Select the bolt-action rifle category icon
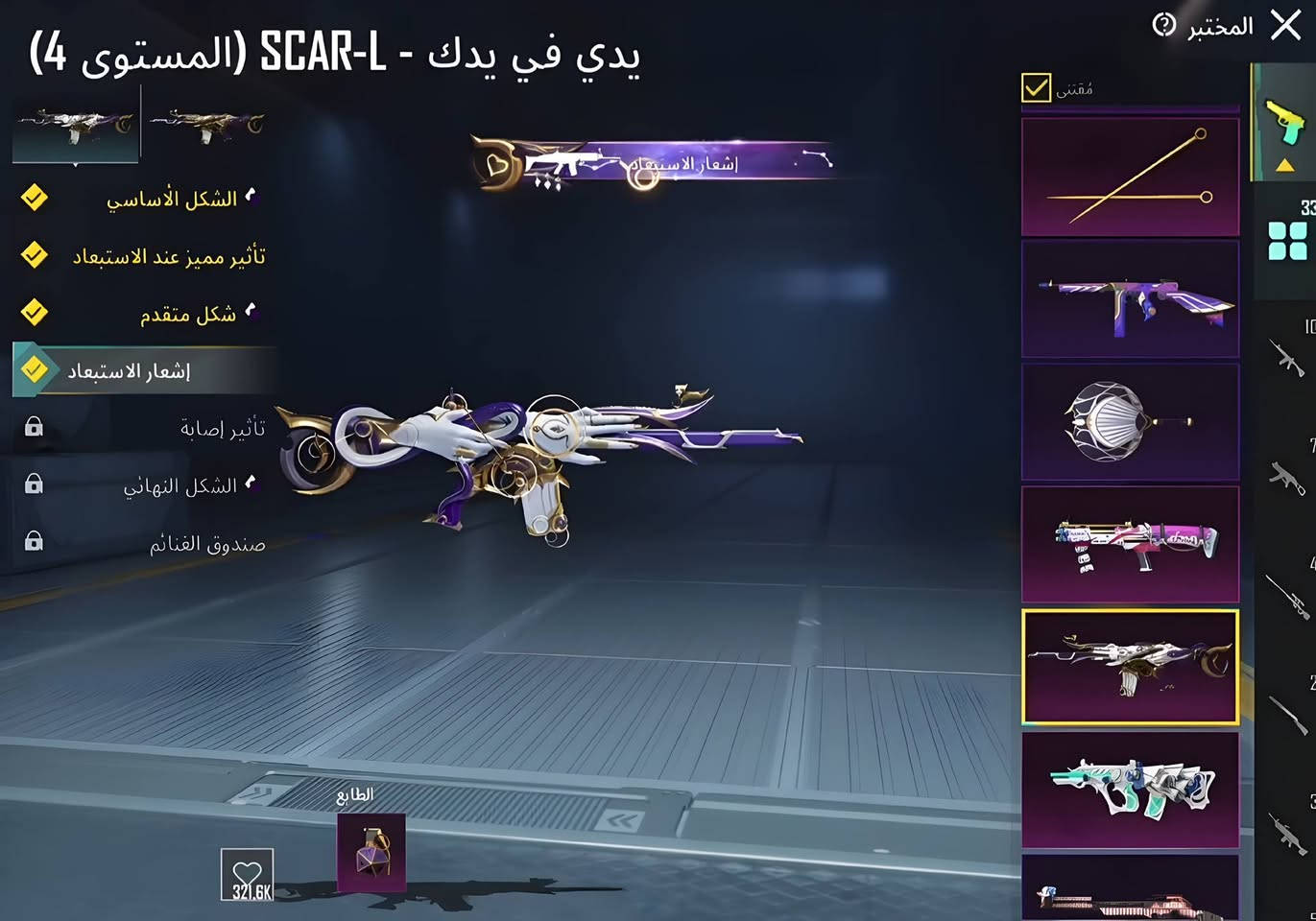Image resolution: width=1316 pixels, height=921 pixels. (1286, 715)
